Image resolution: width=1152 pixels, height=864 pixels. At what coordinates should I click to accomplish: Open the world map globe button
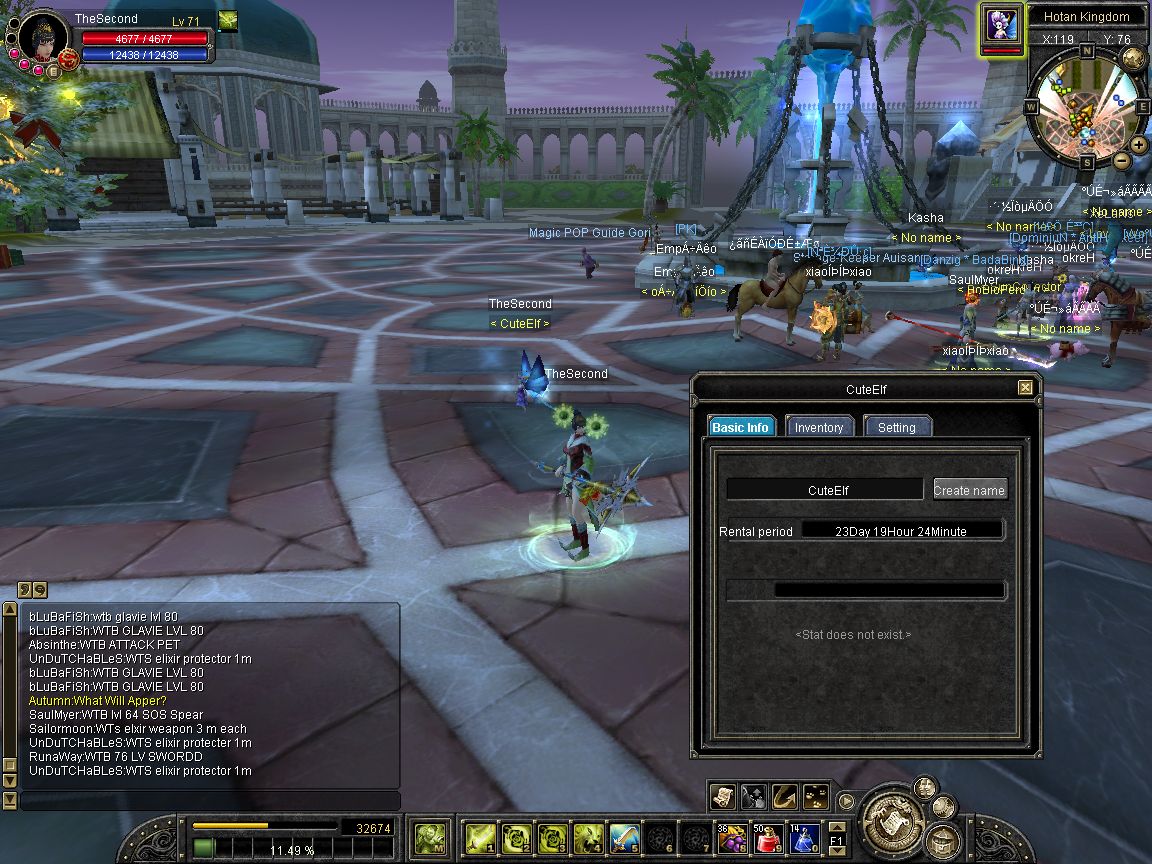(1133, 57)
